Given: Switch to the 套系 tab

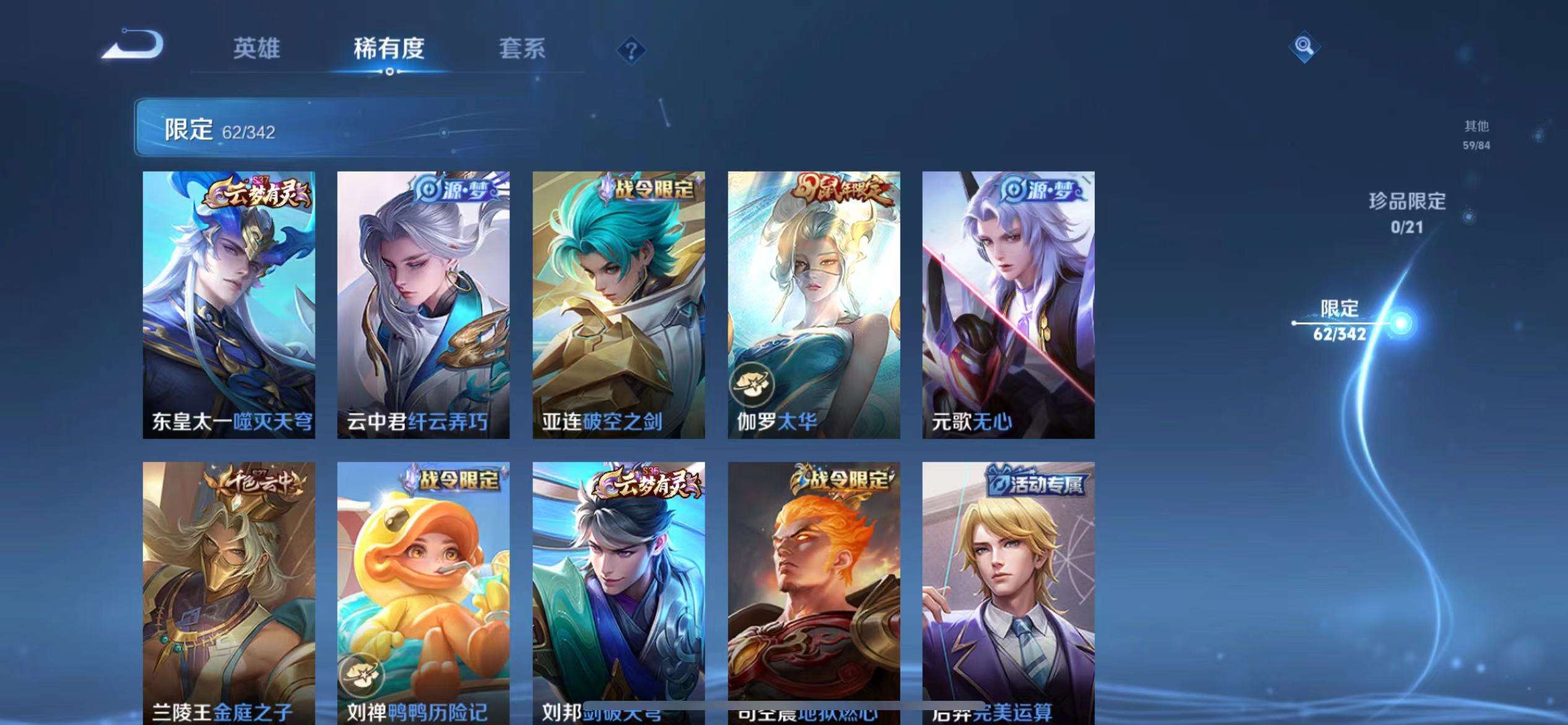Looking at the screenshot, I should (x=522, y=51).
